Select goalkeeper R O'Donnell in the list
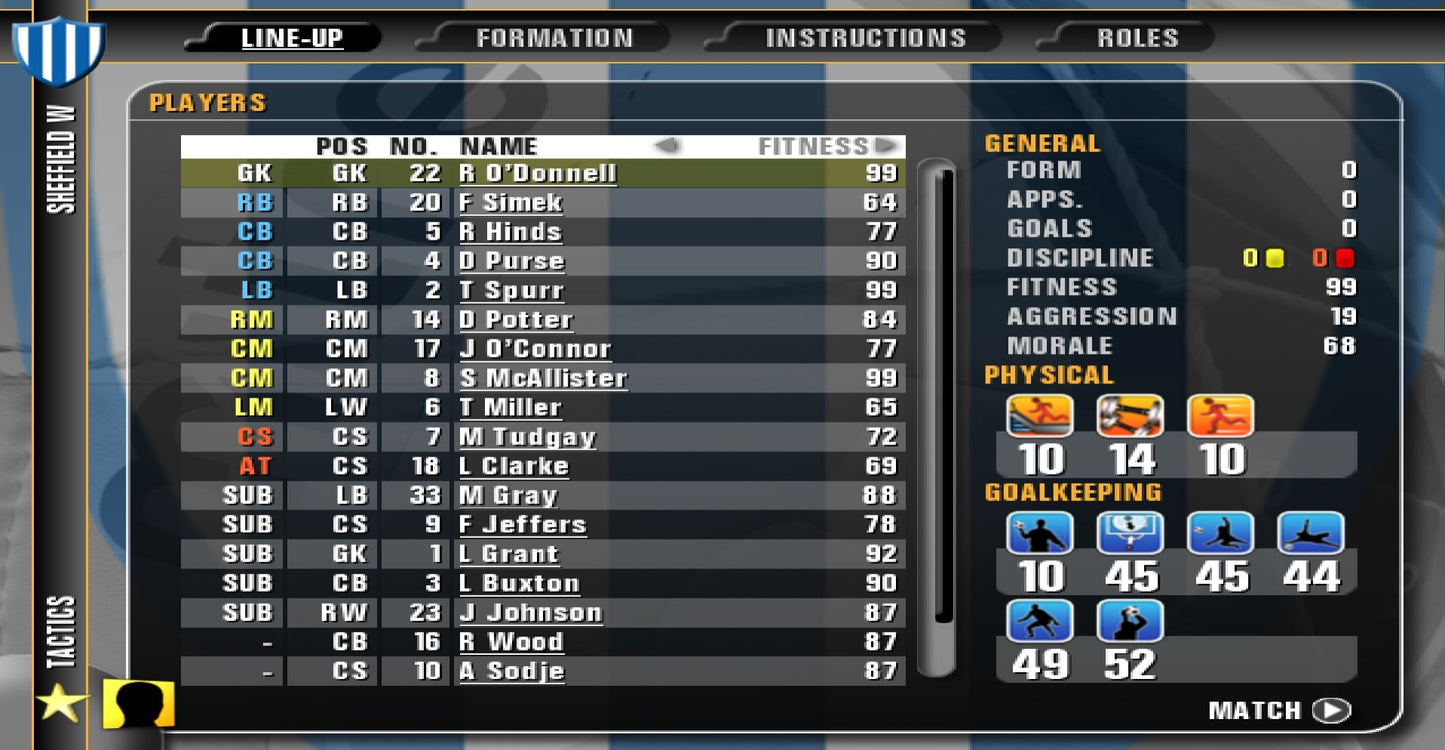The image size is (1445, 750). click(540, 173)
